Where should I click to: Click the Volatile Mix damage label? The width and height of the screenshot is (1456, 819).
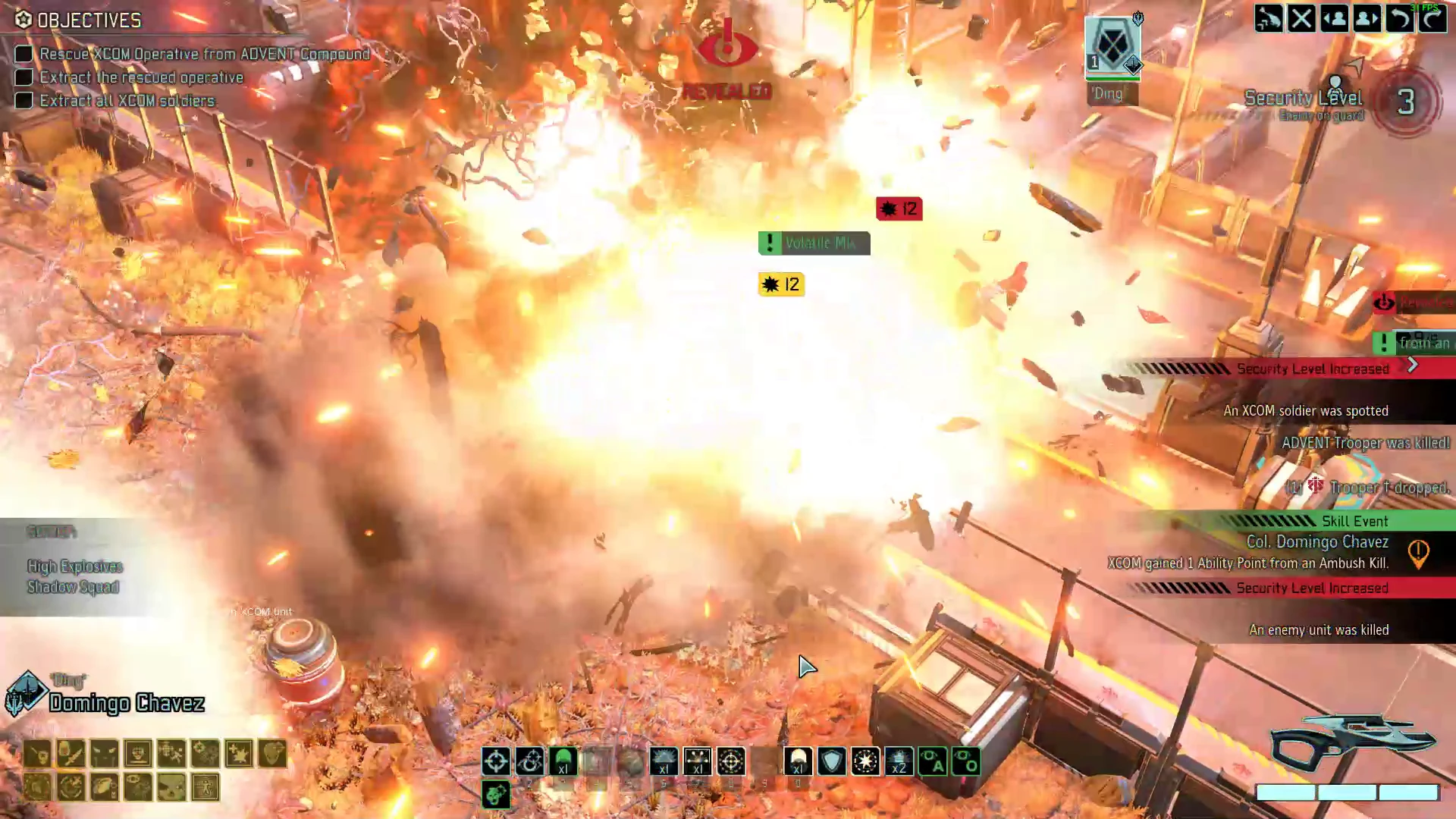pyautogui.click(x=814, y=243)
